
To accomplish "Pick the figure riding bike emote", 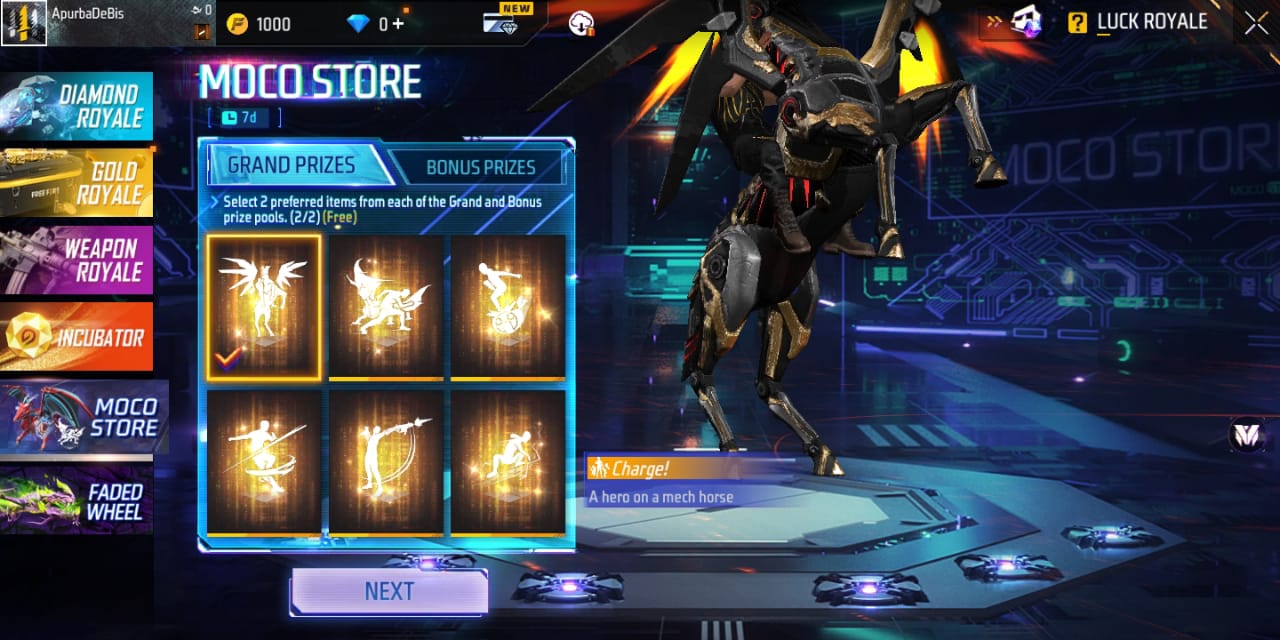I will pyautogui.click(x=508, y=461).
